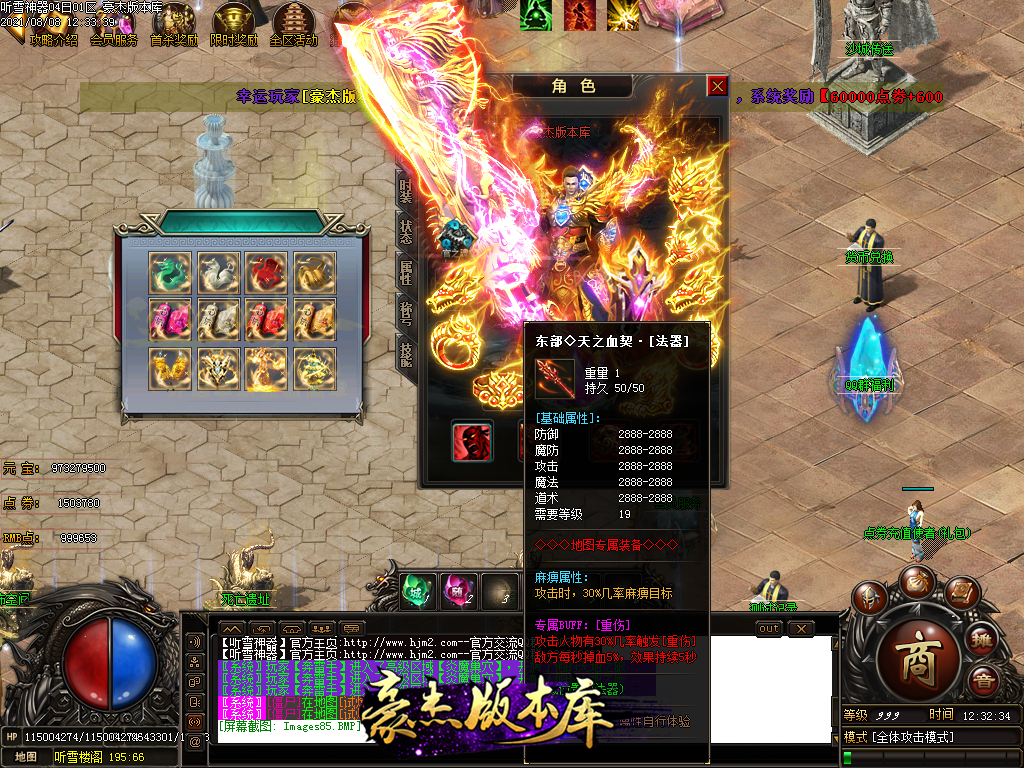
Task: Close the 角色 character window
Action: (x=717, y=86)
